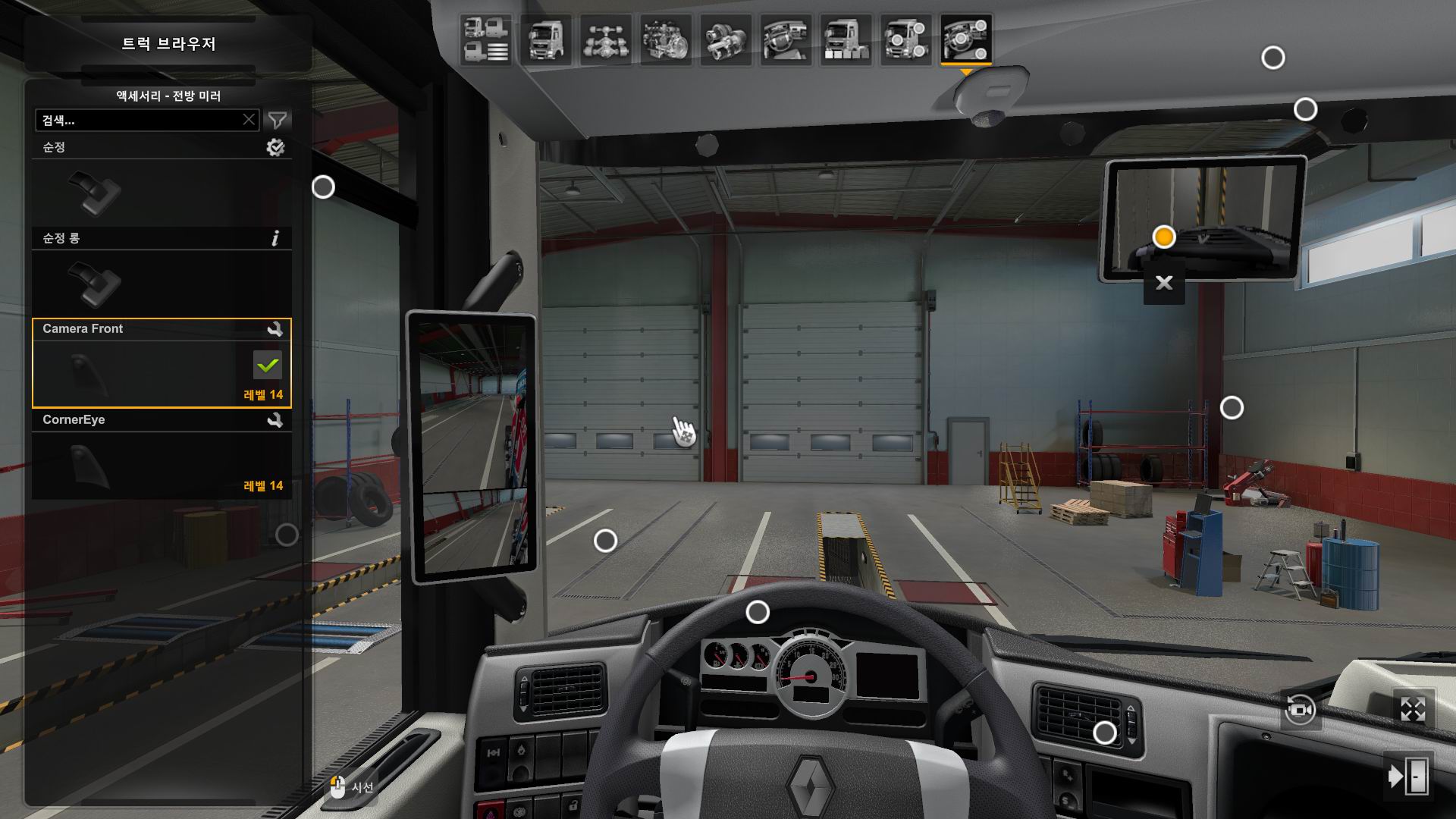Image resolution: width=1456 pixels, height=819 pixels.
Task: Reset the camera view
Action: click(1300, 711)
